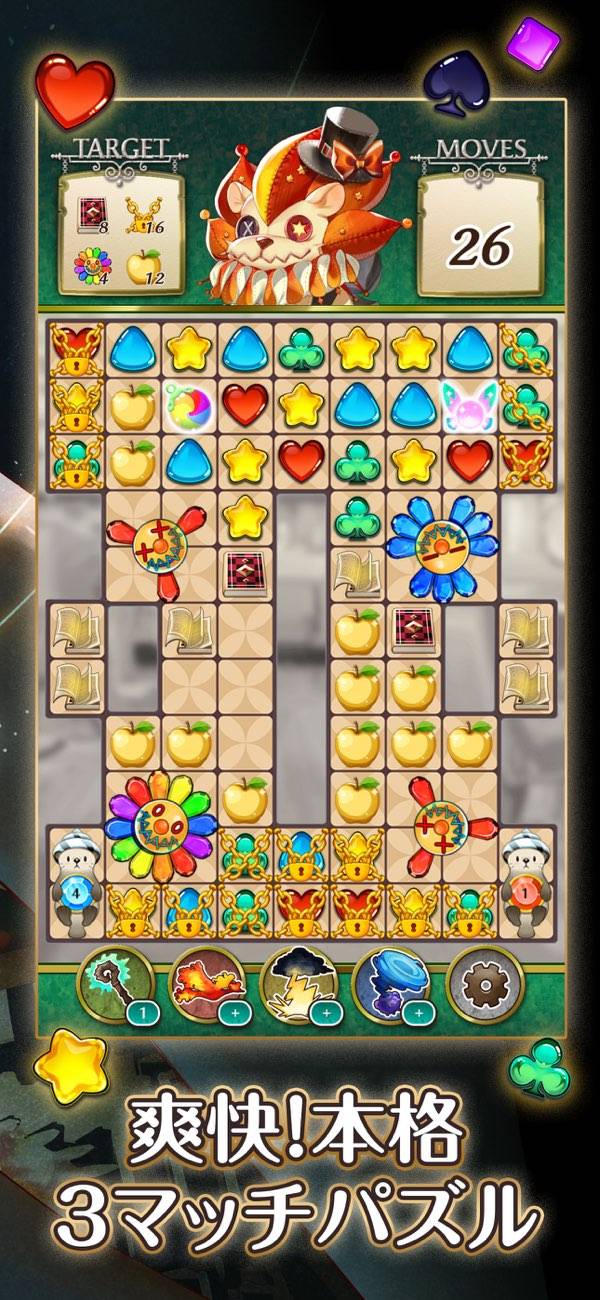The width and height of the screenshot is (600, 1300).
Task: Use the fire phoenix booster
Action: pos(208,982)
